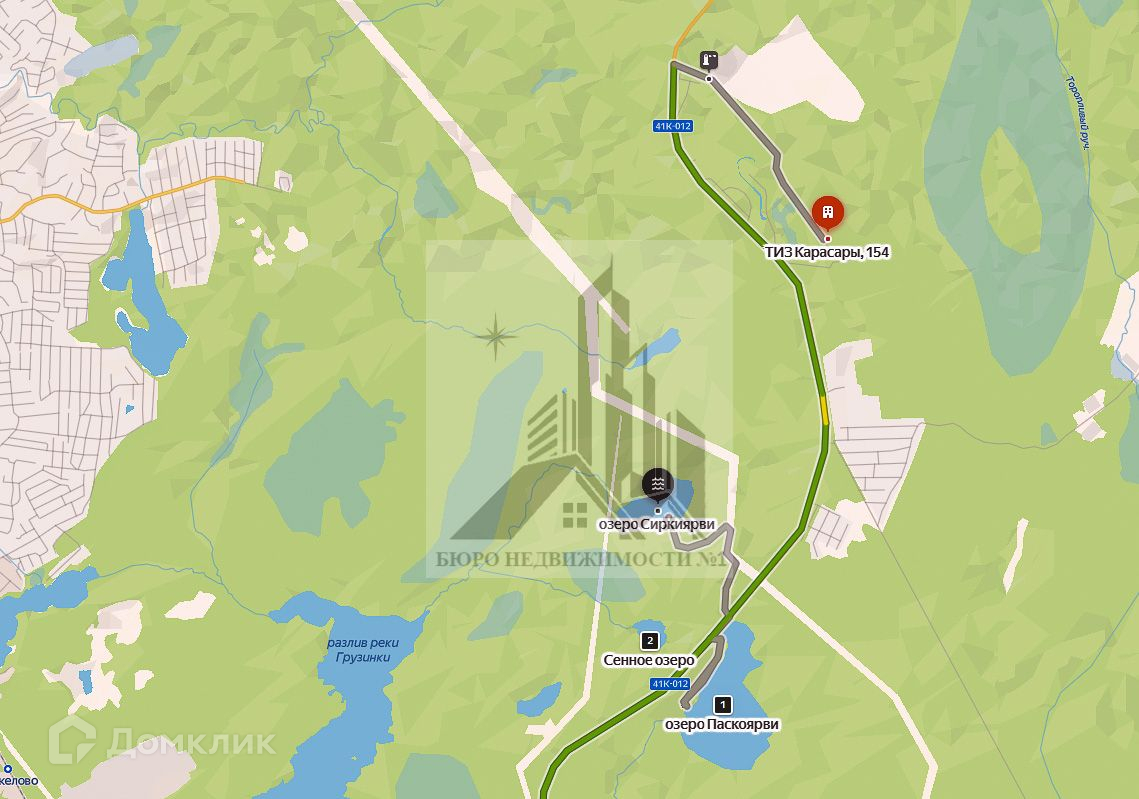This screenshot has width=1139, height=799.
Task: Click the black tower marker at route start
Action: tap(709, 59)
